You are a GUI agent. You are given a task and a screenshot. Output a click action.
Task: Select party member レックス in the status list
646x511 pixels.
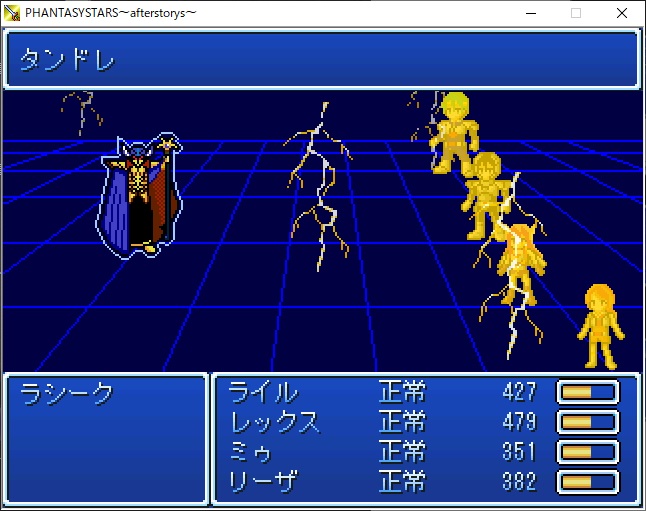(x=275, y=422)
